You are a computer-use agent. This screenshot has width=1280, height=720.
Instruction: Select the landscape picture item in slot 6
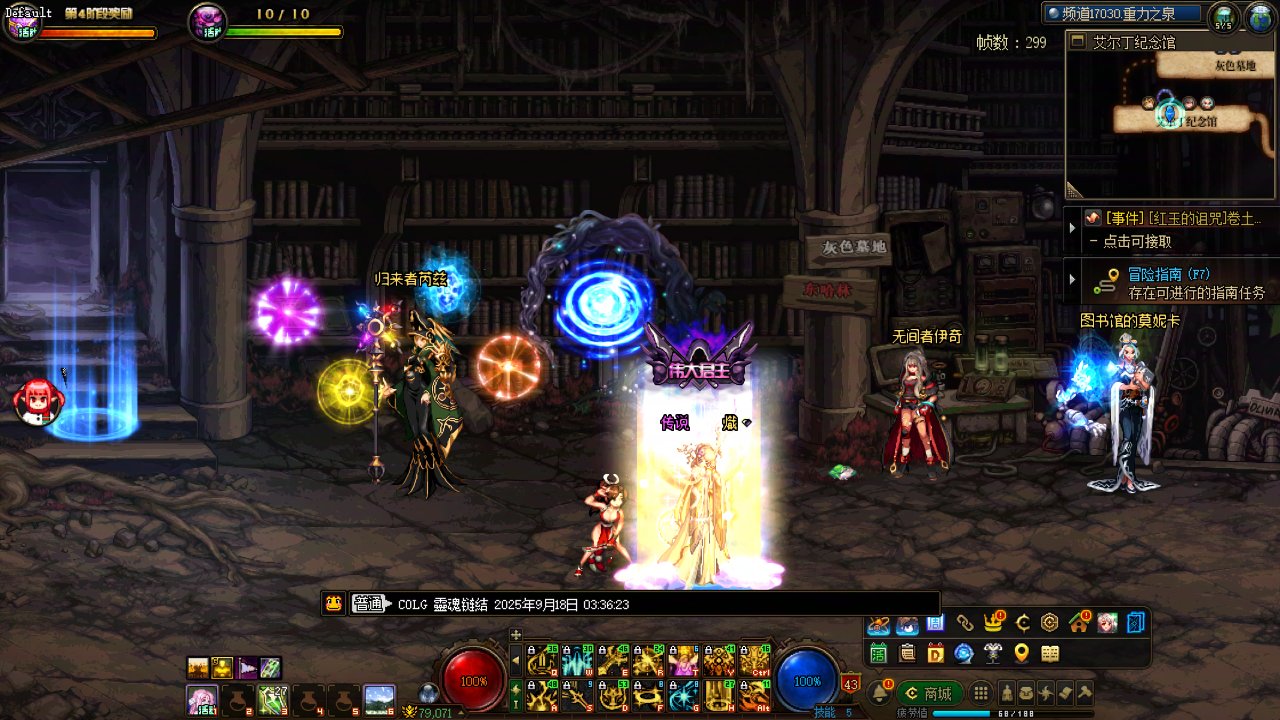pyautogui.click(x=379, y=697)
